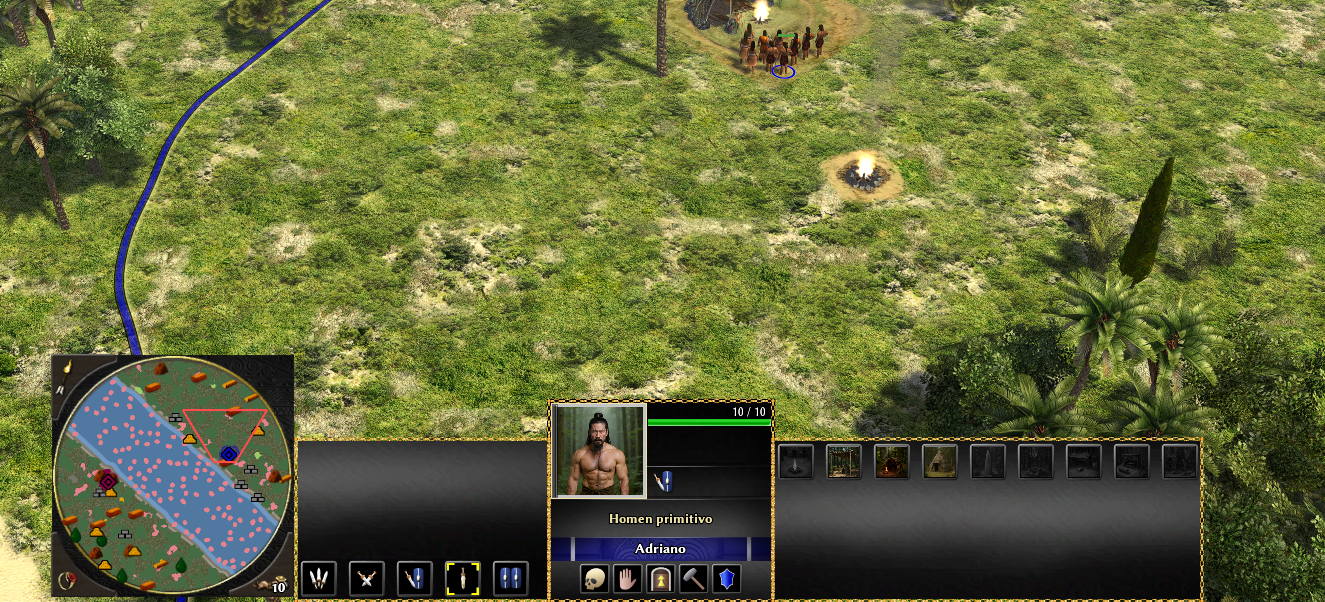Viewport: 1325px width, 602px height.
Task: Select the thatched hut building
Action: point(940,461)
